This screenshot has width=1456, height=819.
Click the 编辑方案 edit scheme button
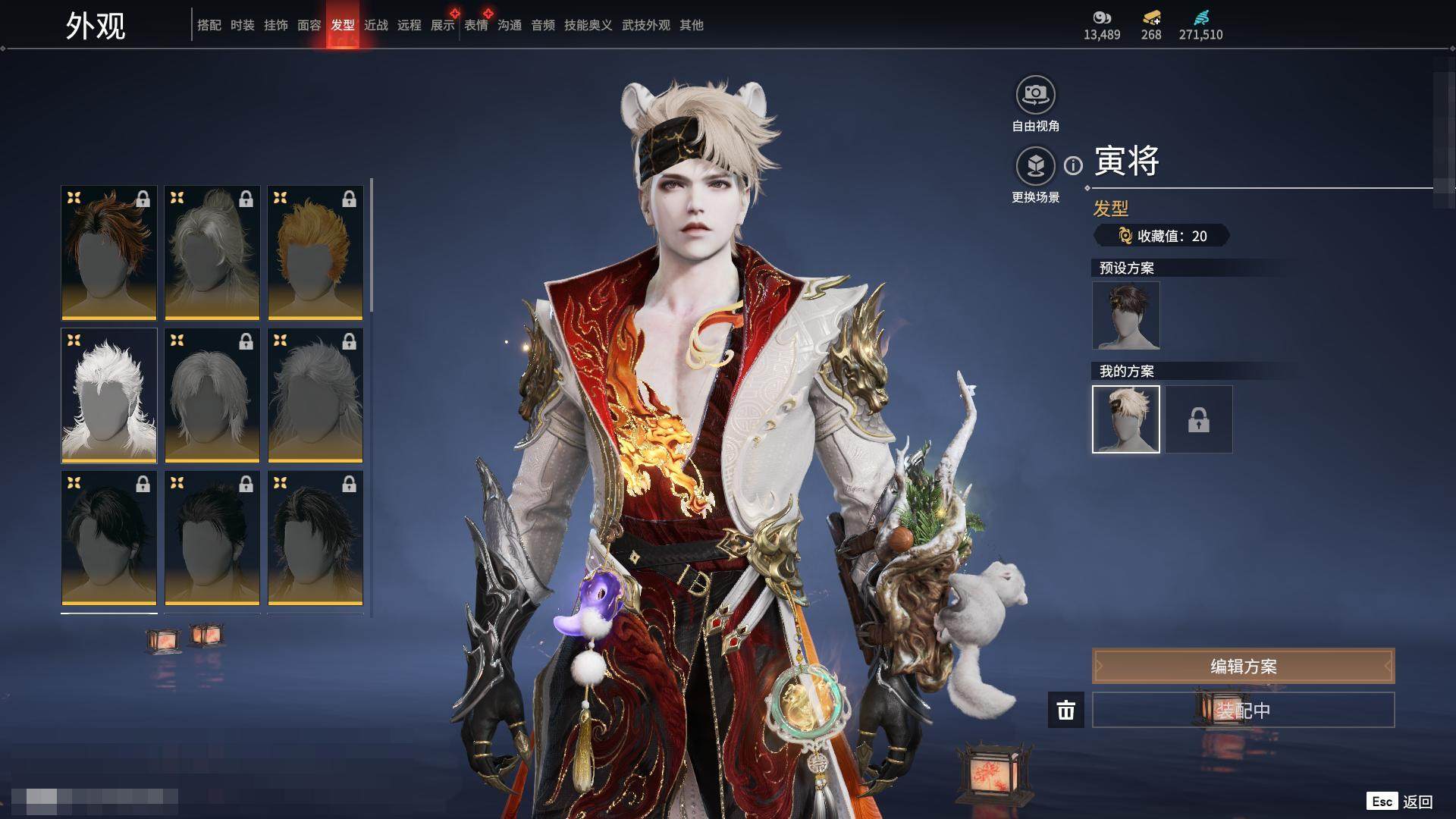1243,666
